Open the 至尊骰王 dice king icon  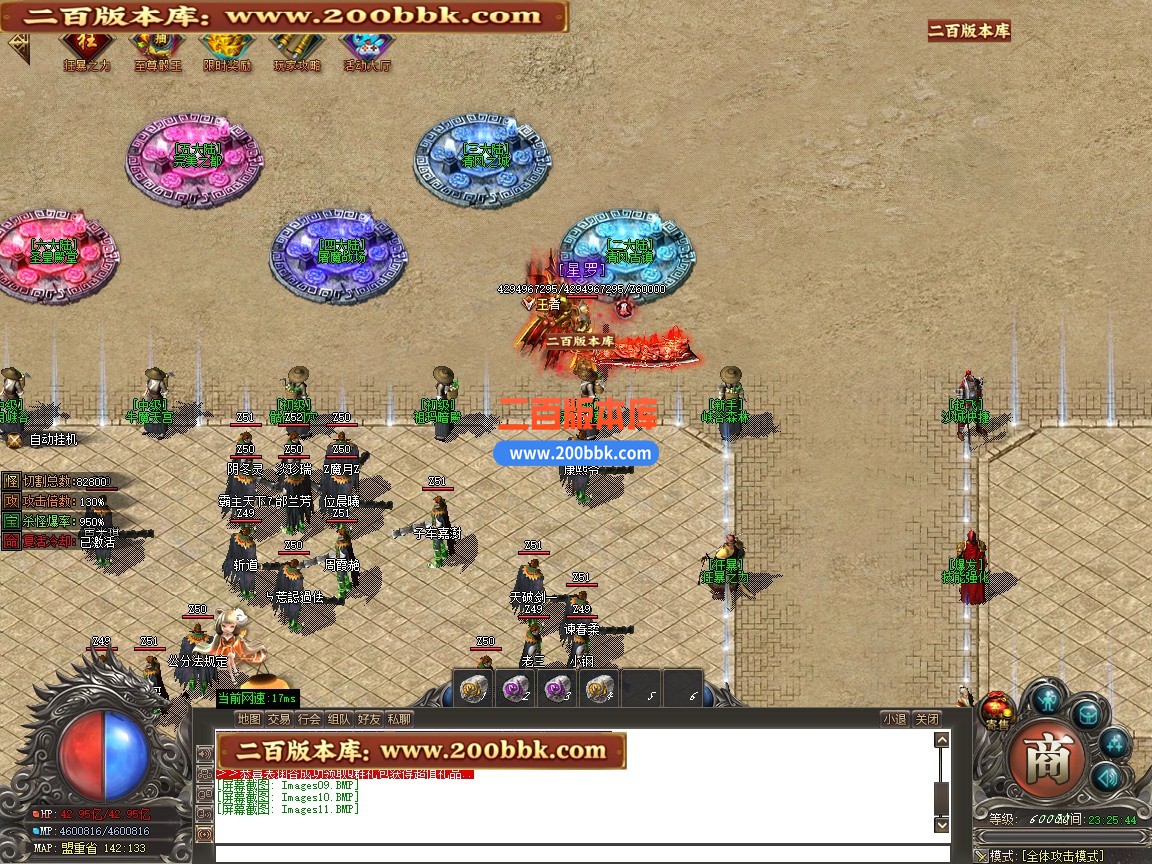click(x=157, y=47)
